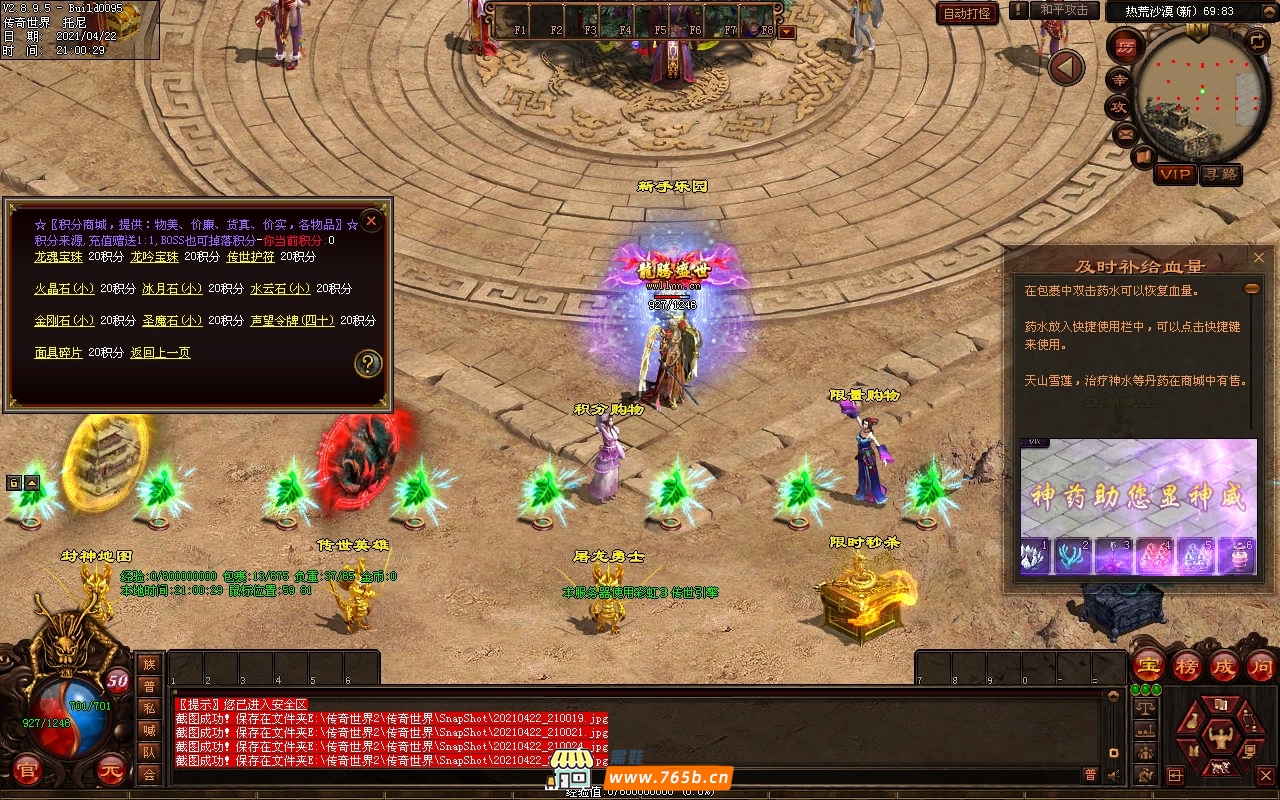Open the 成 achievements button
The height and width of the screenshot is (800, 1280).
click(x=1224, y=666)
